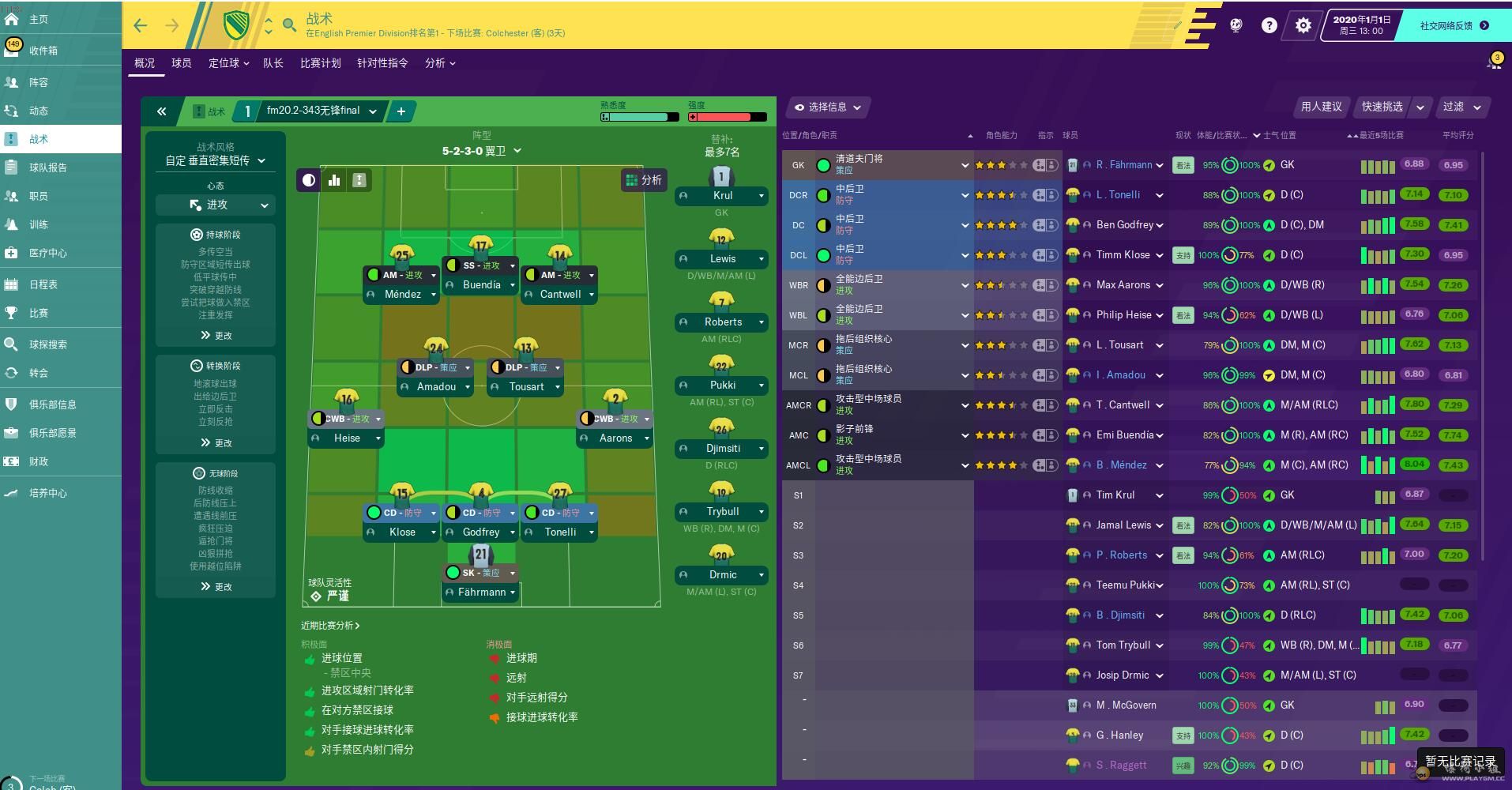
Task: Go to 球探搜索 scouting menu
Action: pyautogui.click(x=47, y=344)
